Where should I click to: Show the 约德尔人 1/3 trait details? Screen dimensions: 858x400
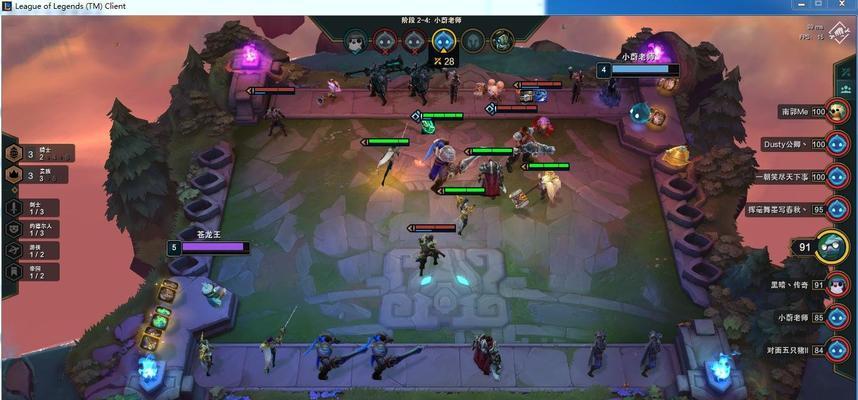(14, 228)
